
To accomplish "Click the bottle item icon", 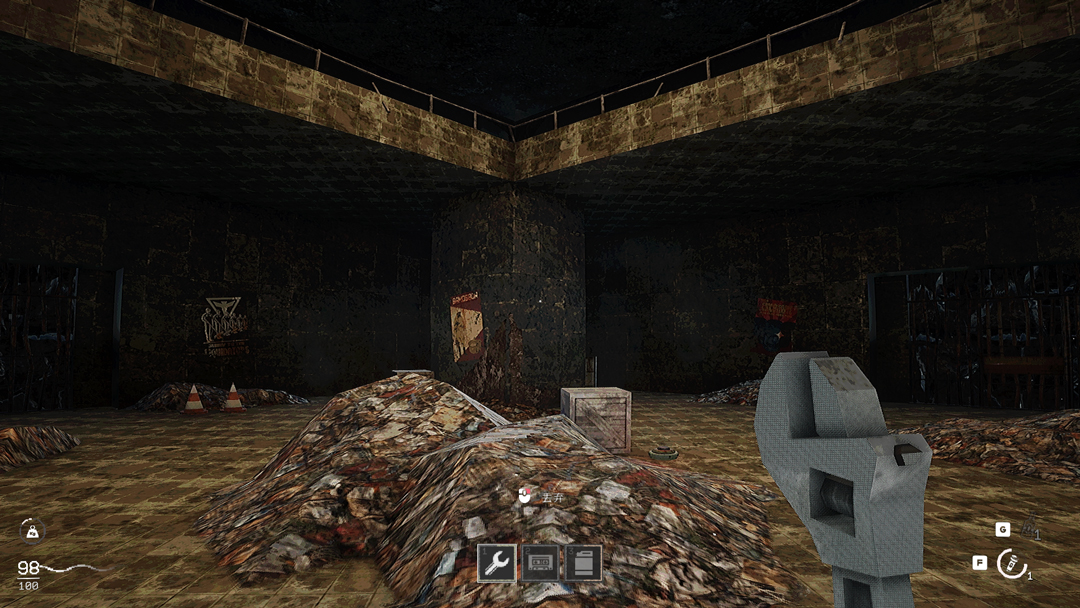I will [x=1029, y=527].
